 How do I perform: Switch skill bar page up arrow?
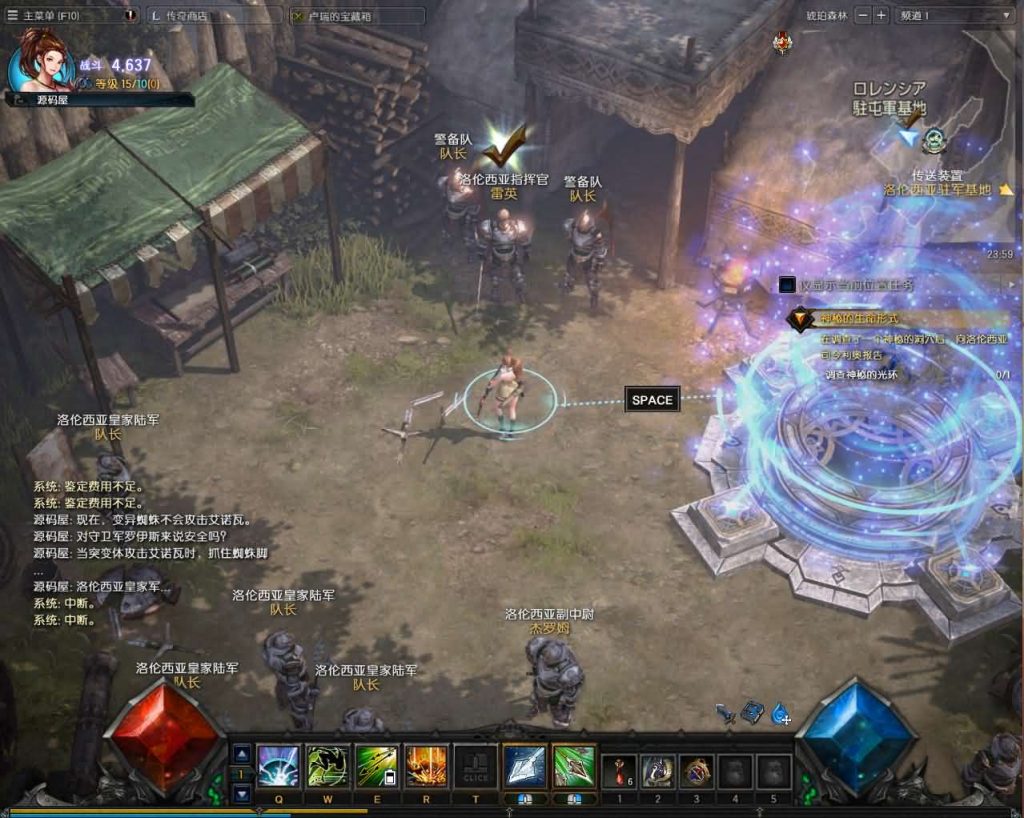242,753
